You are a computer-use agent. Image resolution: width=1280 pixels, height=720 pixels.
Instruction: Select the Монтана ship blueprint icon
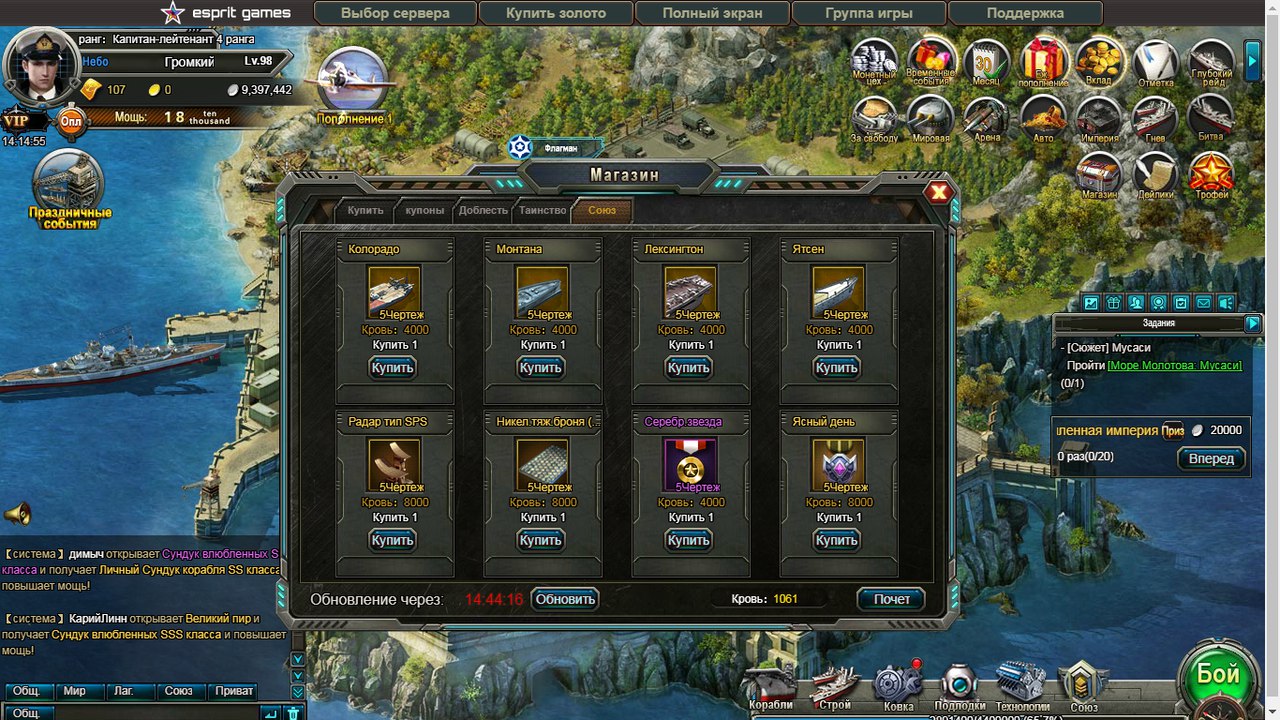[x=542, y=291]
